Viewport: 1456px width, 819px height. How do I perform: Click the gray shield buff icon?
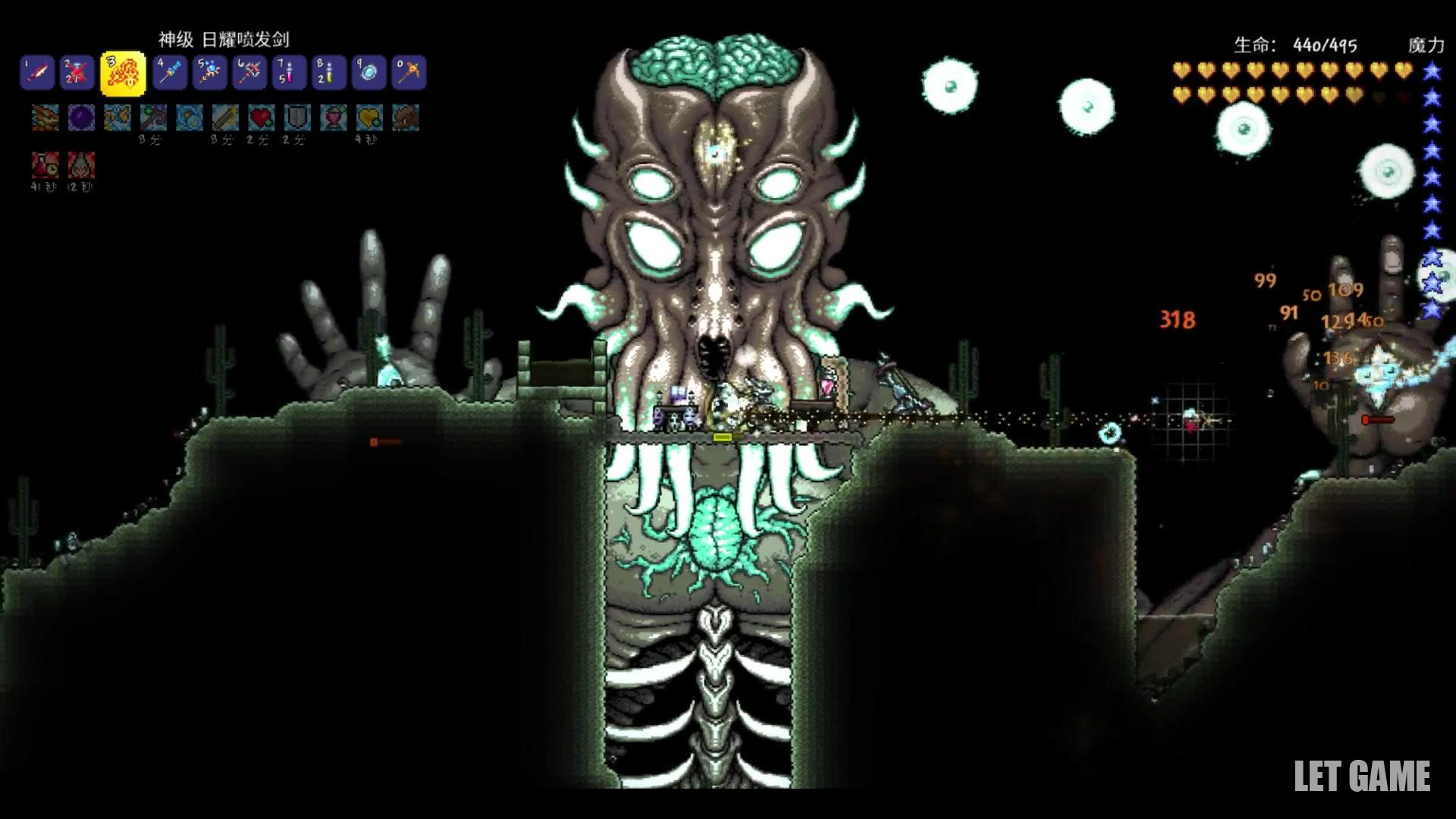(x=297, y=118)
